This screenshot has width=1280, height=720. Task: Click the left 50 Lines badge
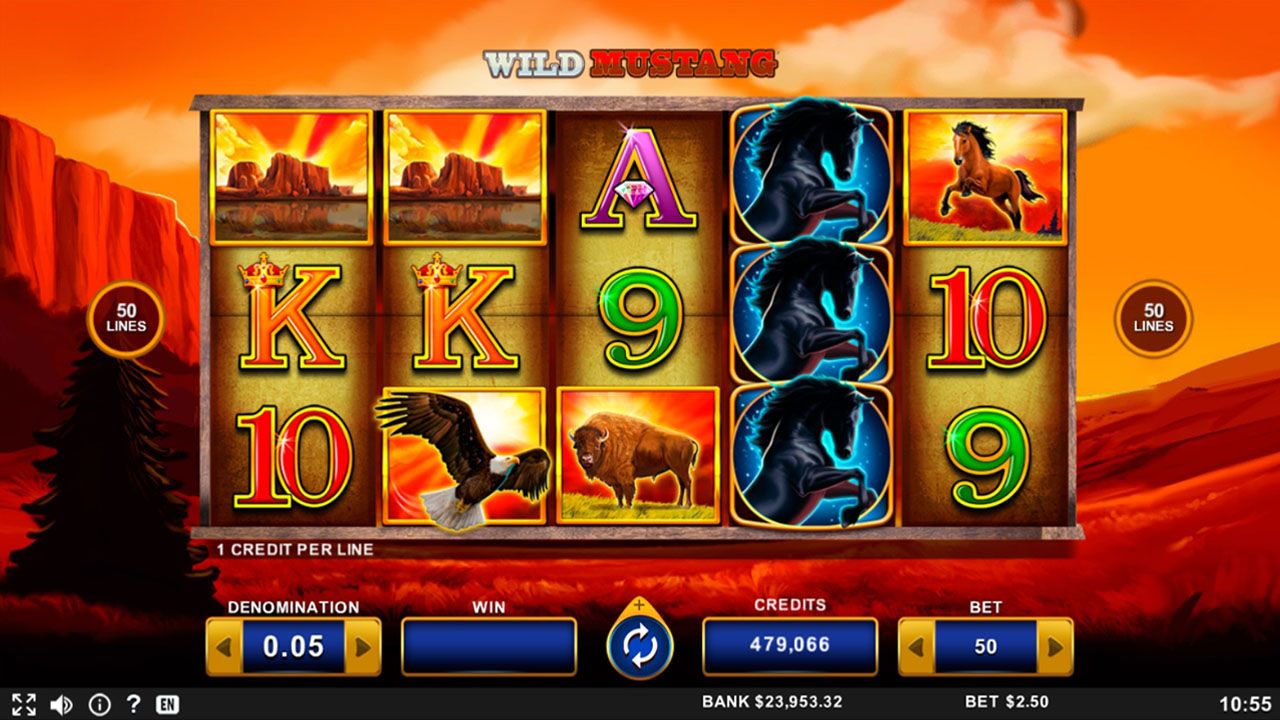point(126,319)
